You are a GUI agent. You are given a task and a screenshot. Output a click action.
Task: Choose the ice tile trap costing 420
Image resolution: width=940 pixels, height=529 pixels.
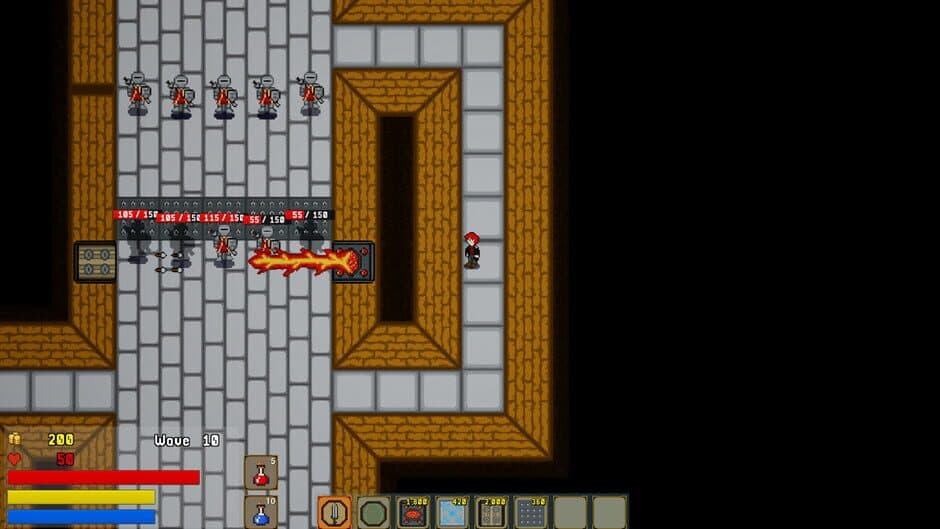pos(452,512)
